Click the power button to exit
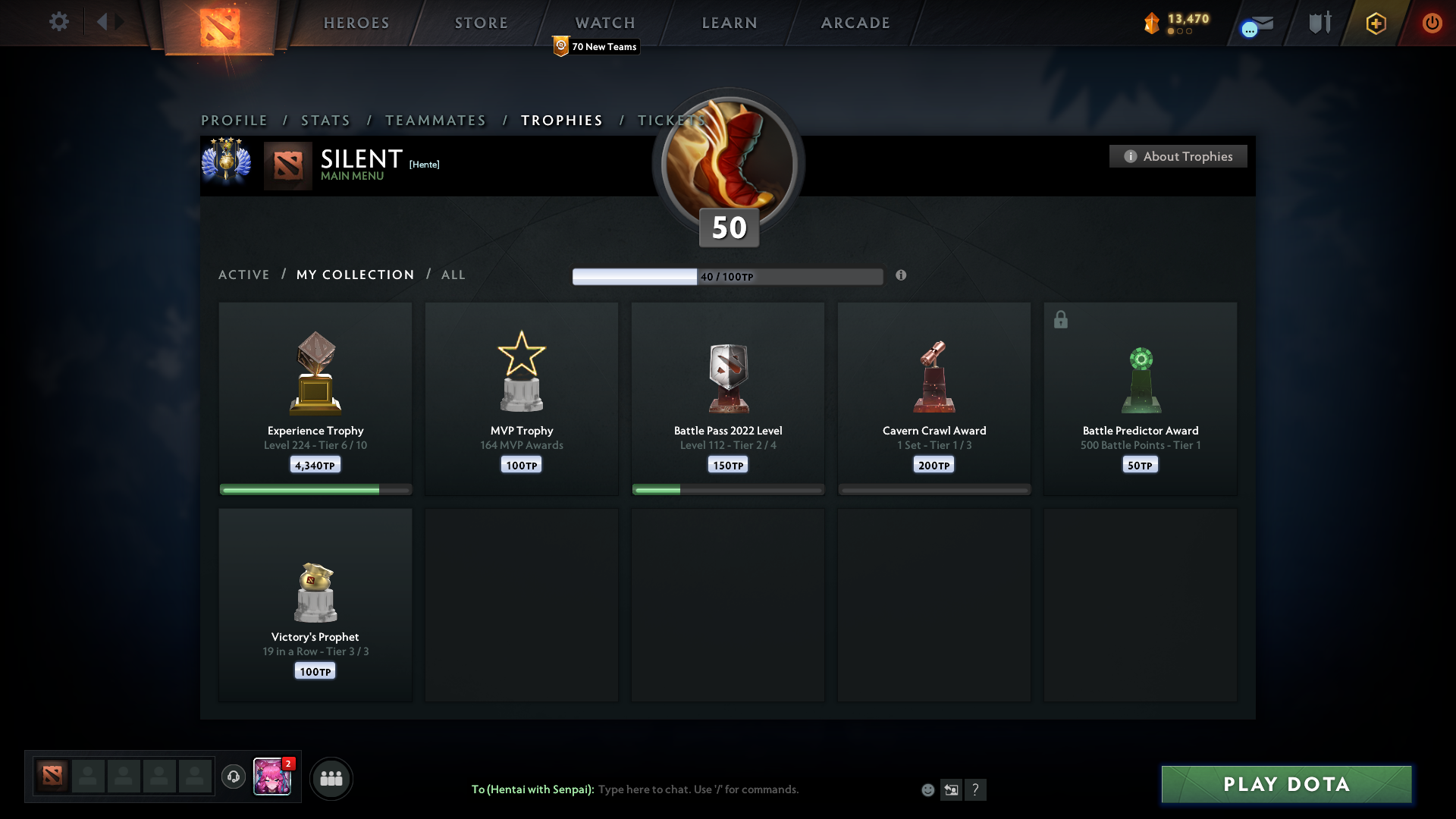Viewport: 1456px width, 819px height. 1432,23
